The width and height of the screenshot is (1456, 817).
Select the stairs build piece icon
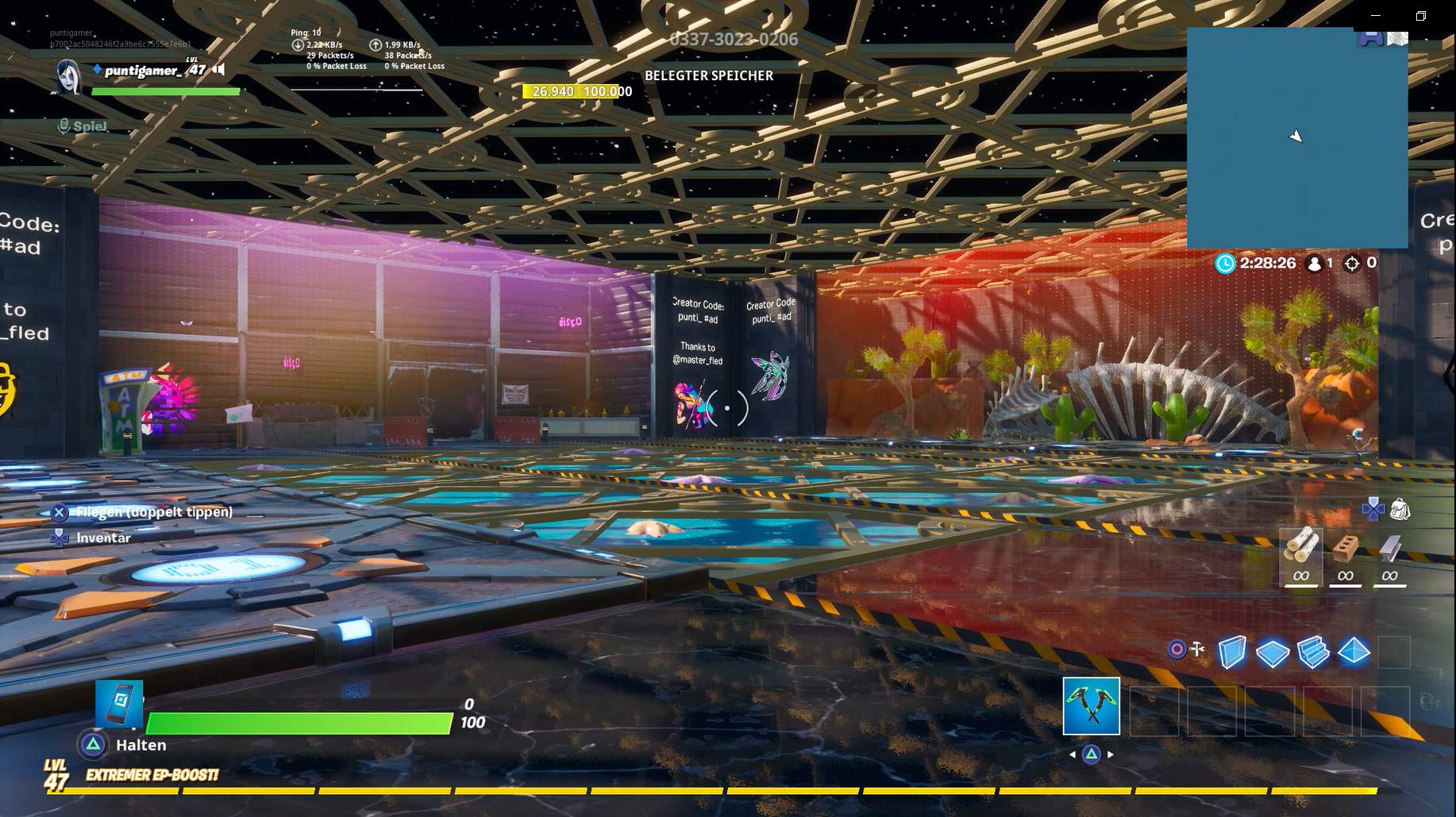coord(1314,653)
